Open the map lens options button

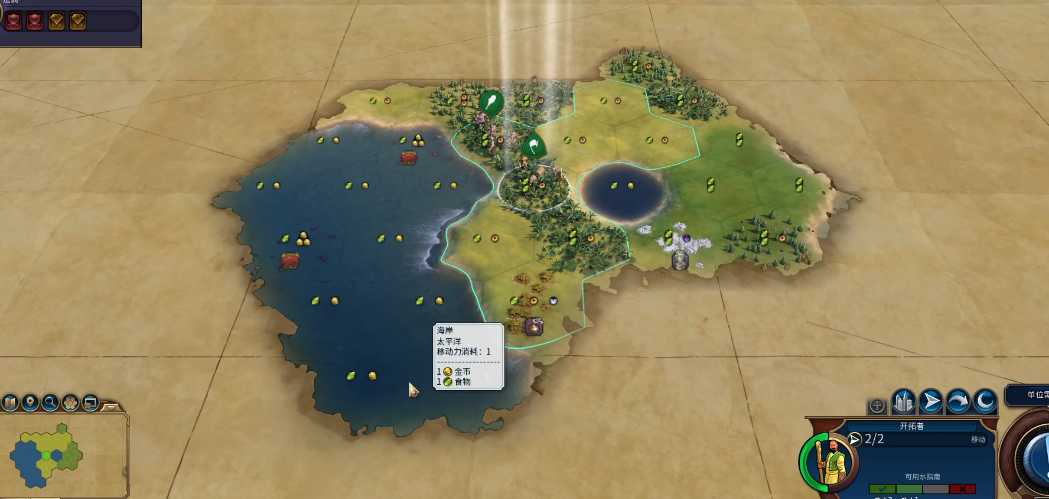coord(11,403)
